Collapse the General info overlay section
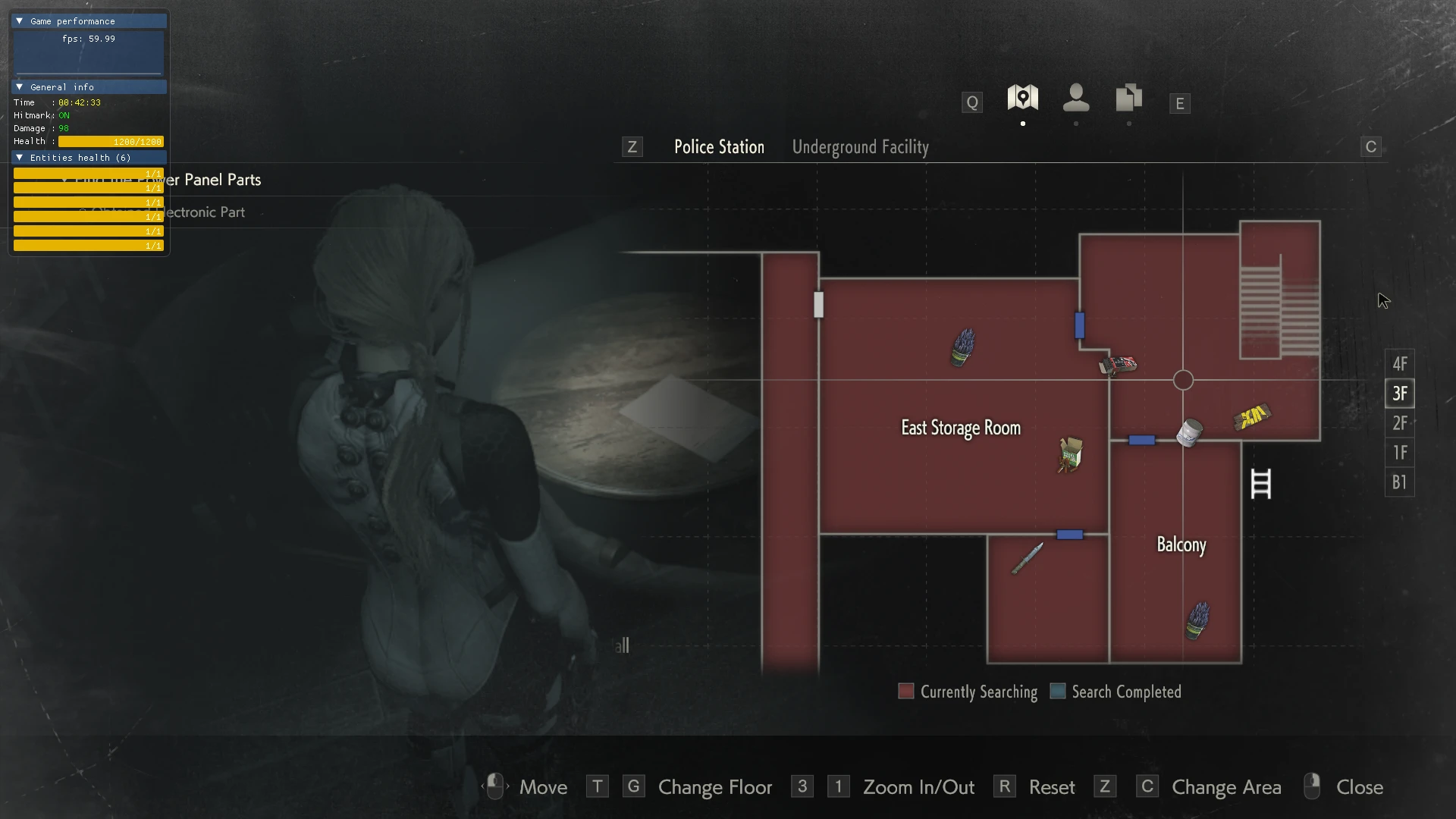Screen dimensions: 1456x819 point(20,87)
